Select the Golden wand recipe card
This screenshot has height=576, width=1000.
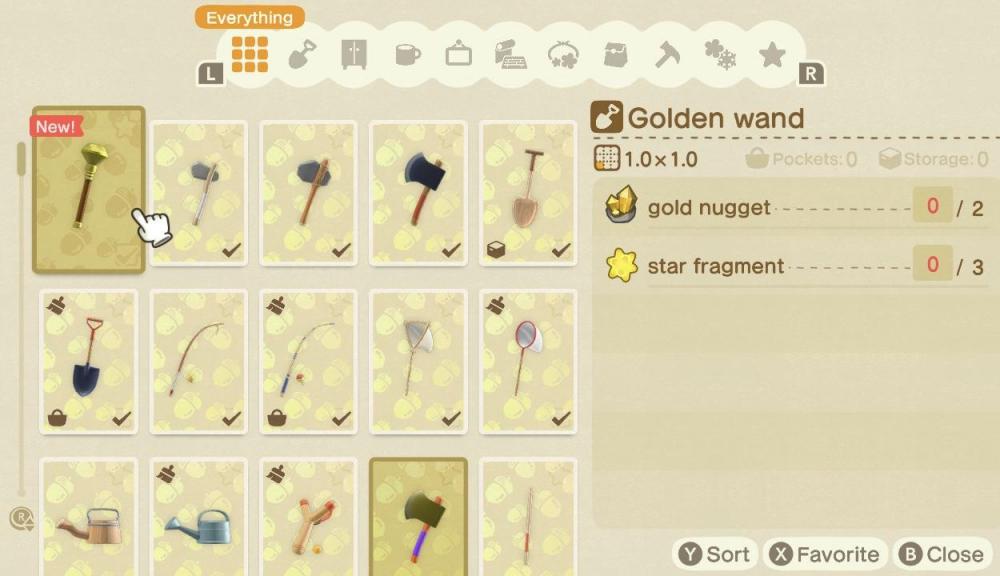click(89, 190)
